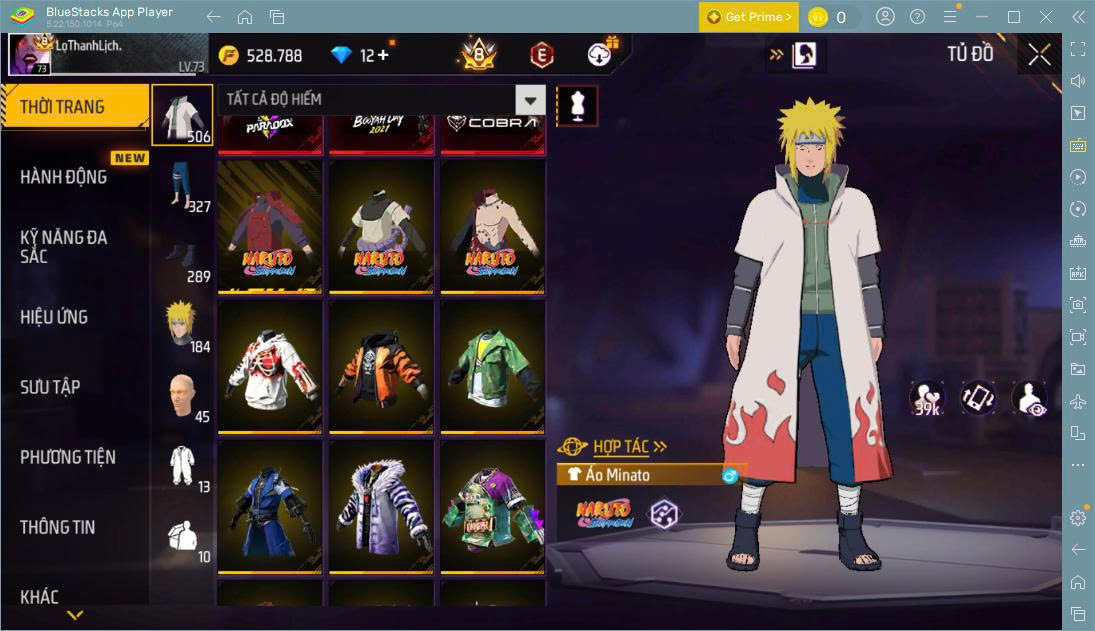1095x631 pixels.
Task: Select the white and red hoodie
Action: coord(270,366)
